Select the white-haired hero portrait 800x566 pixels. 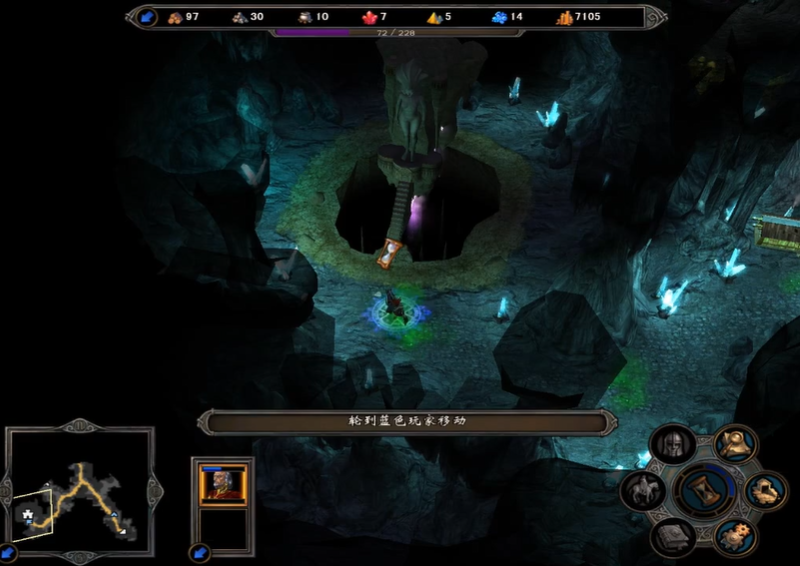(x=222, y=484)
